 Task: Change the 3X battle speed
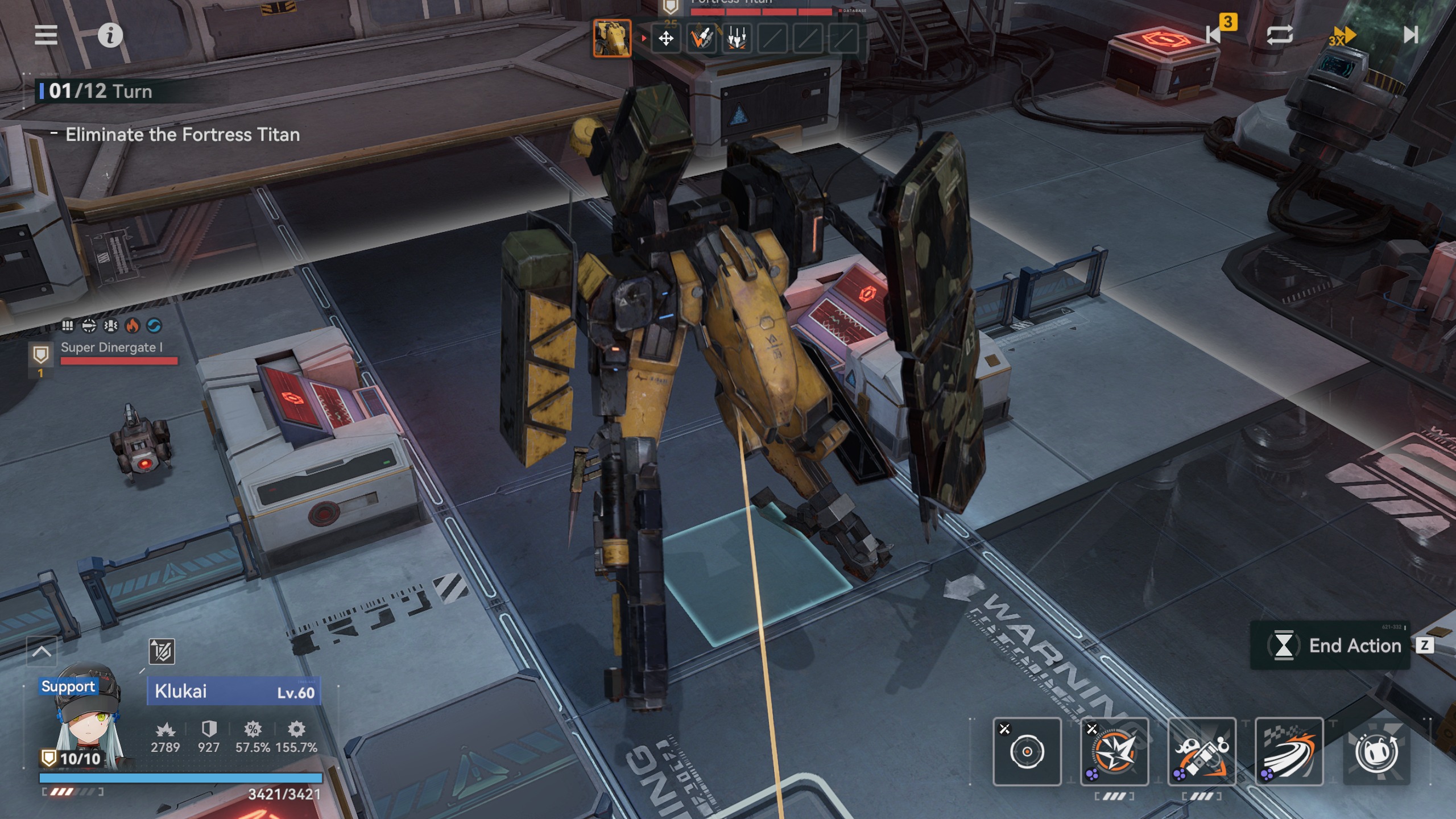[x=1342, y=36]
